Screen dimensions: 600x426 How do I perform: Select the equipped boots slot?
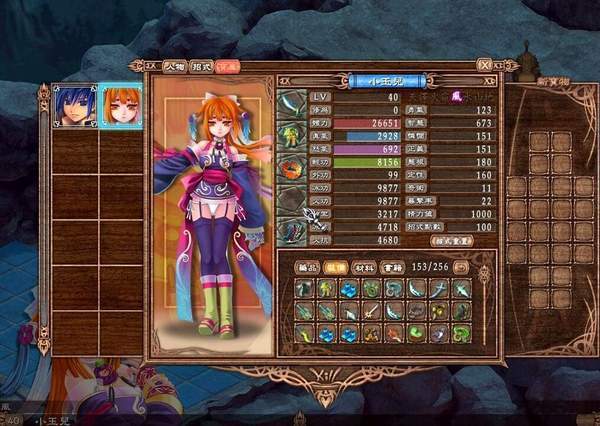pyautogui.click(x=292, y=230)
